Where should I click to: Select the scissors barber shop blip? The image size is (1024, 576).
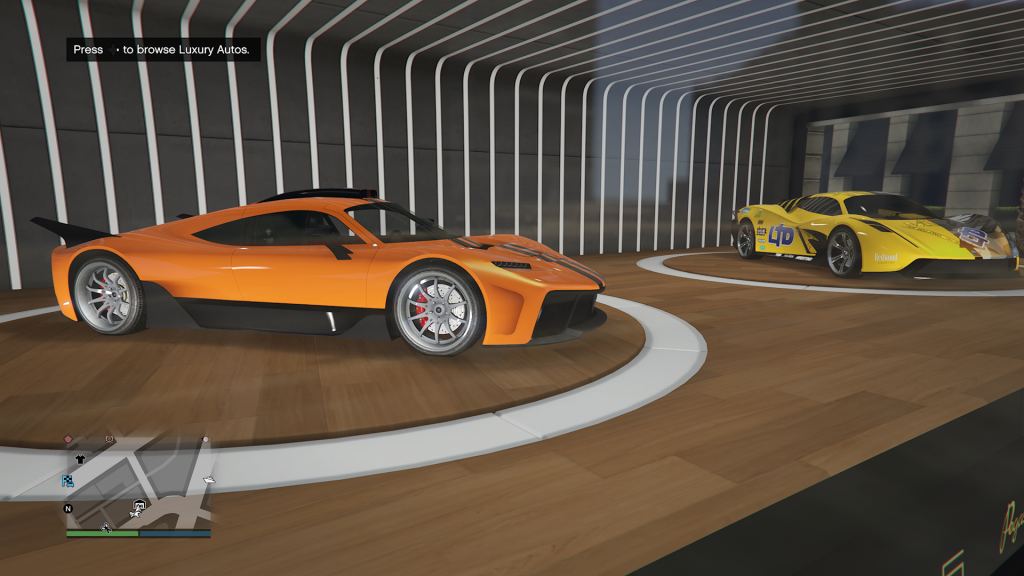click(x=105, y=527)
